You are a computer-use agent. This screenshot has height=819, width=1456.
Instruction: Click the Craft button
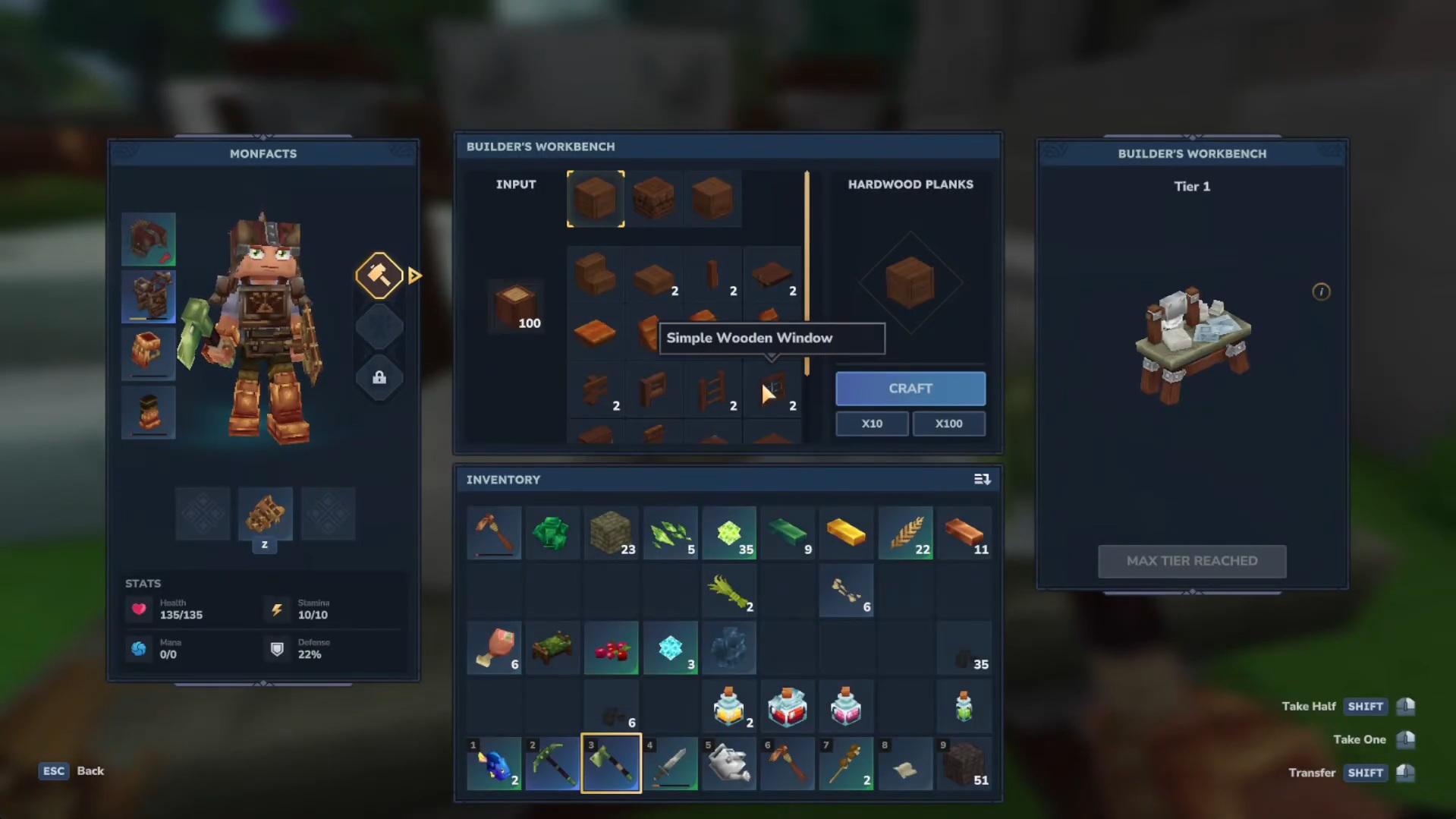coord(910,388)
